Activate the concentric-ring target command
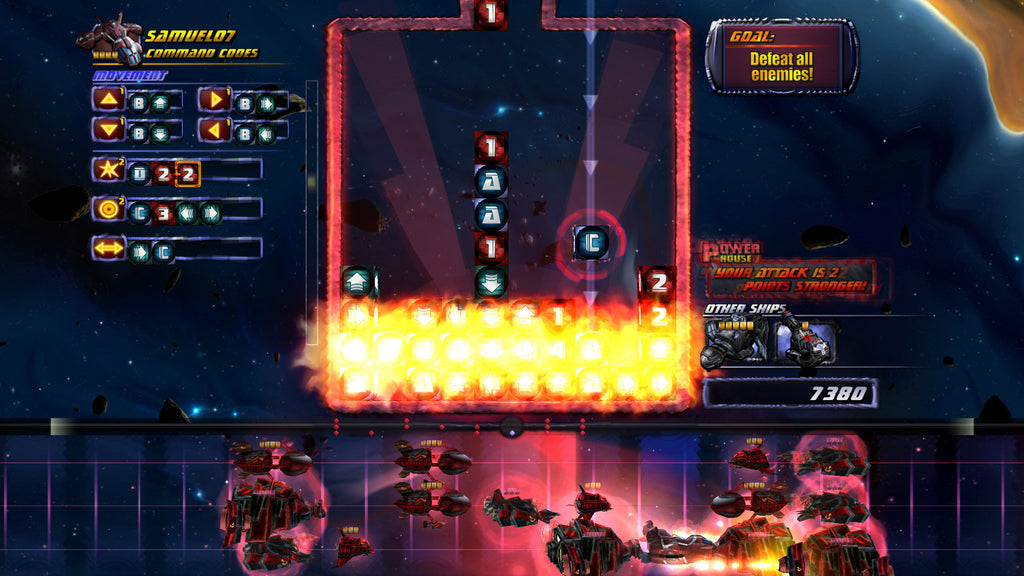1024x576 pixels. click(108, 210)
